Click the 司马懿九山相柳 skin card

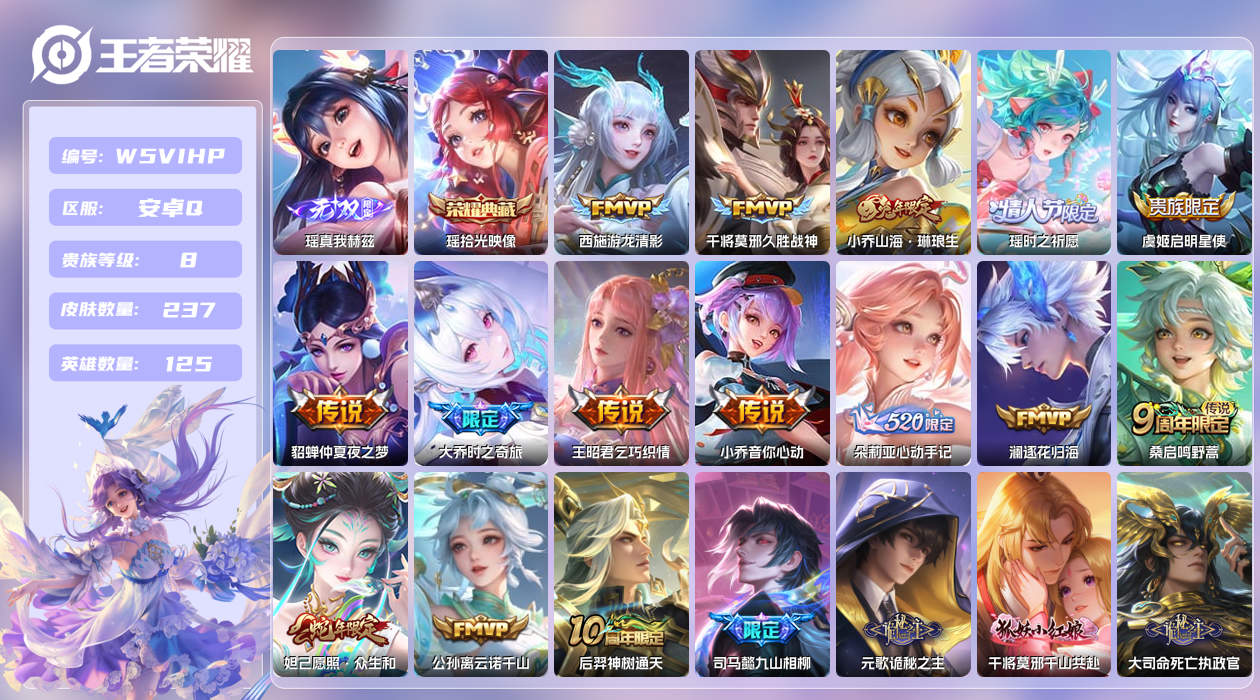tap(762, 574)
